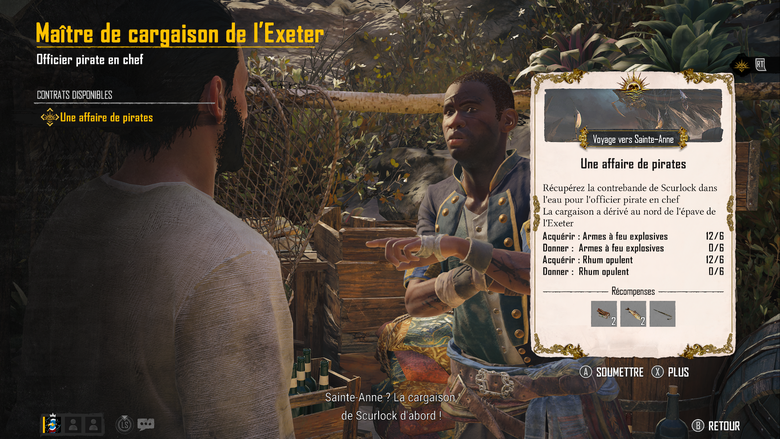Open the Voyage vers Sainte-Anne contract card
The height and width of the screenshot is (439, 780).
632,140
